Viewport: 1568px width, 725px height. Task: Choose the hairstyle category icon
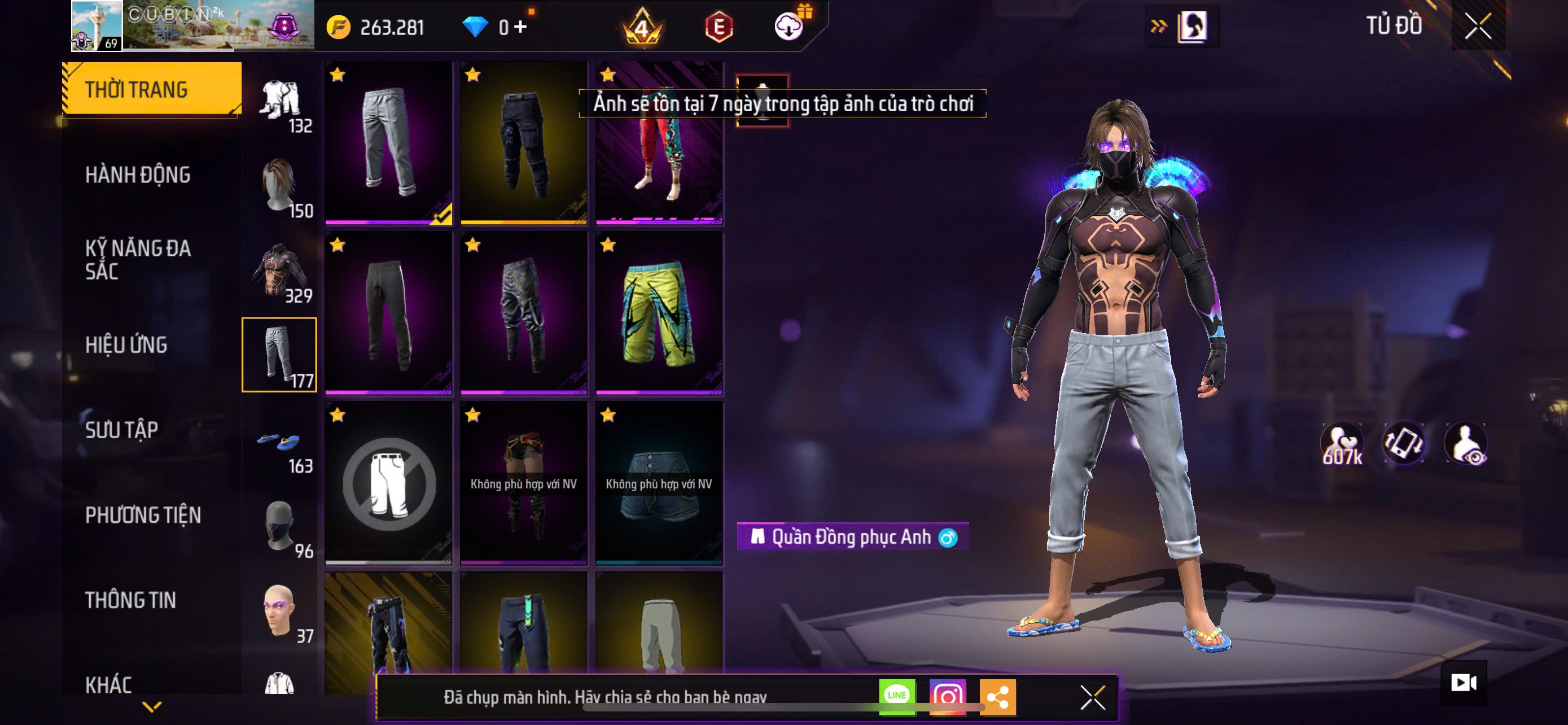(279, 185)
